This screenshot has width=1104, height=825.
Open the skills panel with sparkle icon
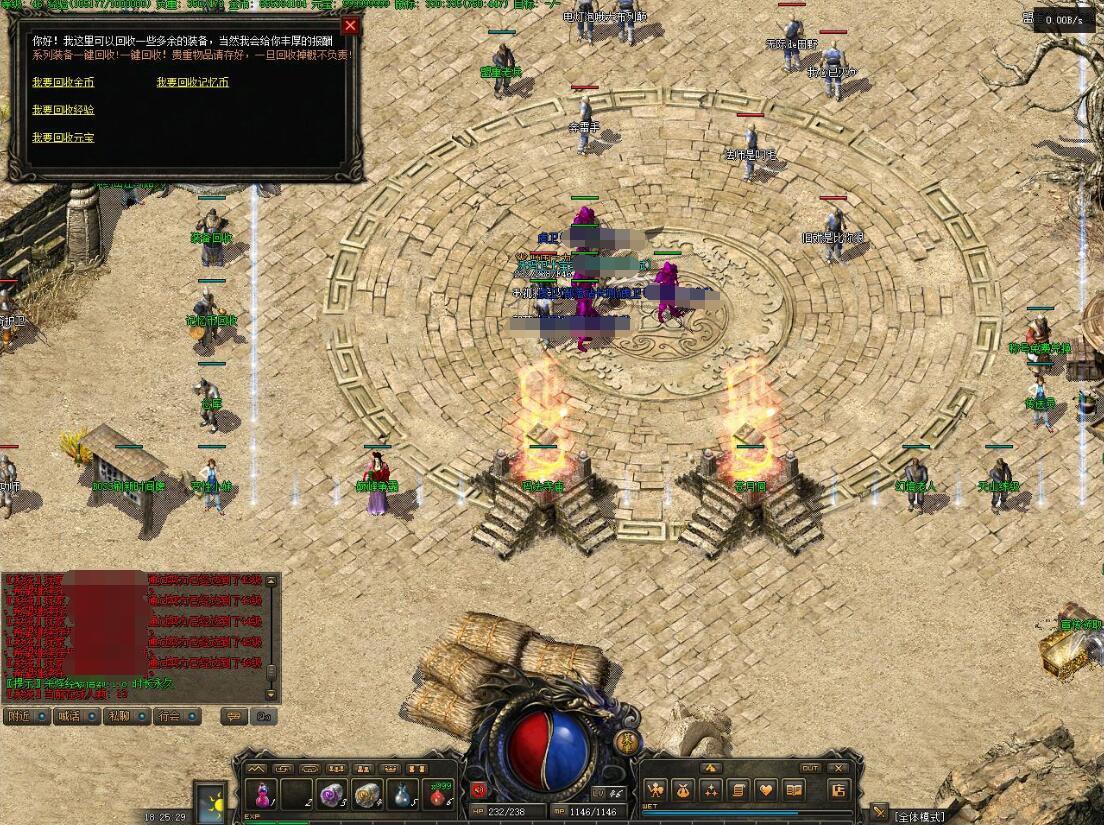click(x=711, y=791)
